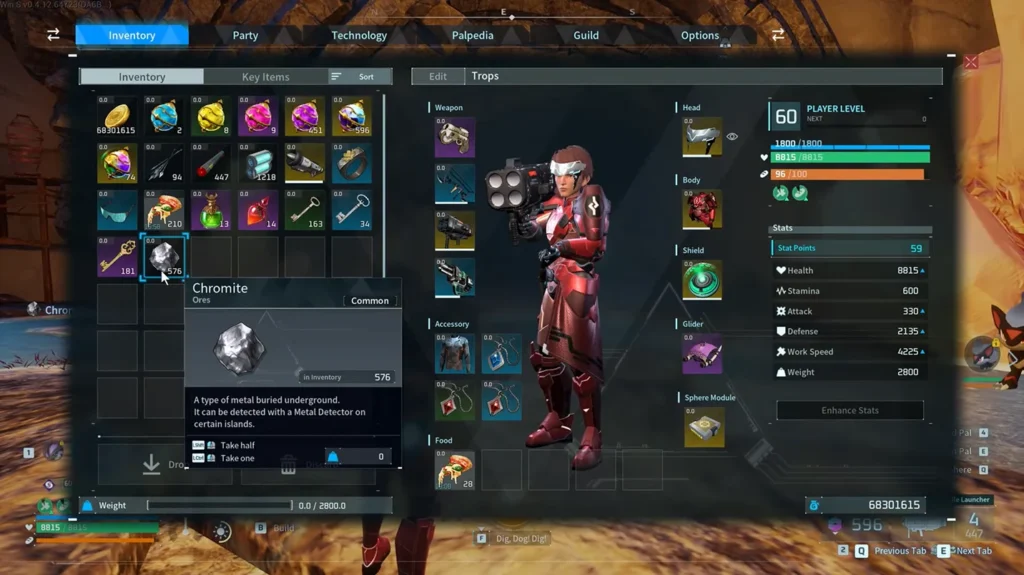Open the Glider equipment slot
Image resolution: width=1024 pixels, height=575 pixels.
tap(702, 353)
